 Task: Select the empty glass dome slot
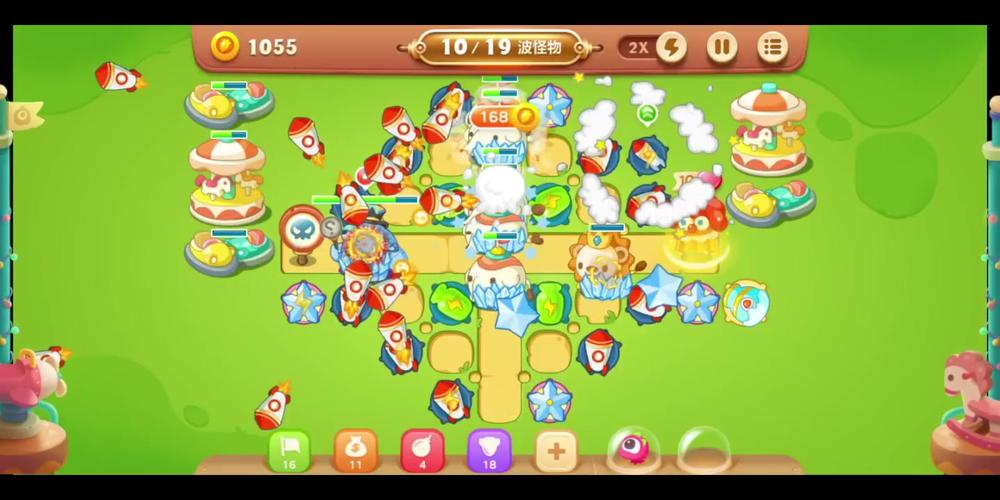(x=703, y=450)
